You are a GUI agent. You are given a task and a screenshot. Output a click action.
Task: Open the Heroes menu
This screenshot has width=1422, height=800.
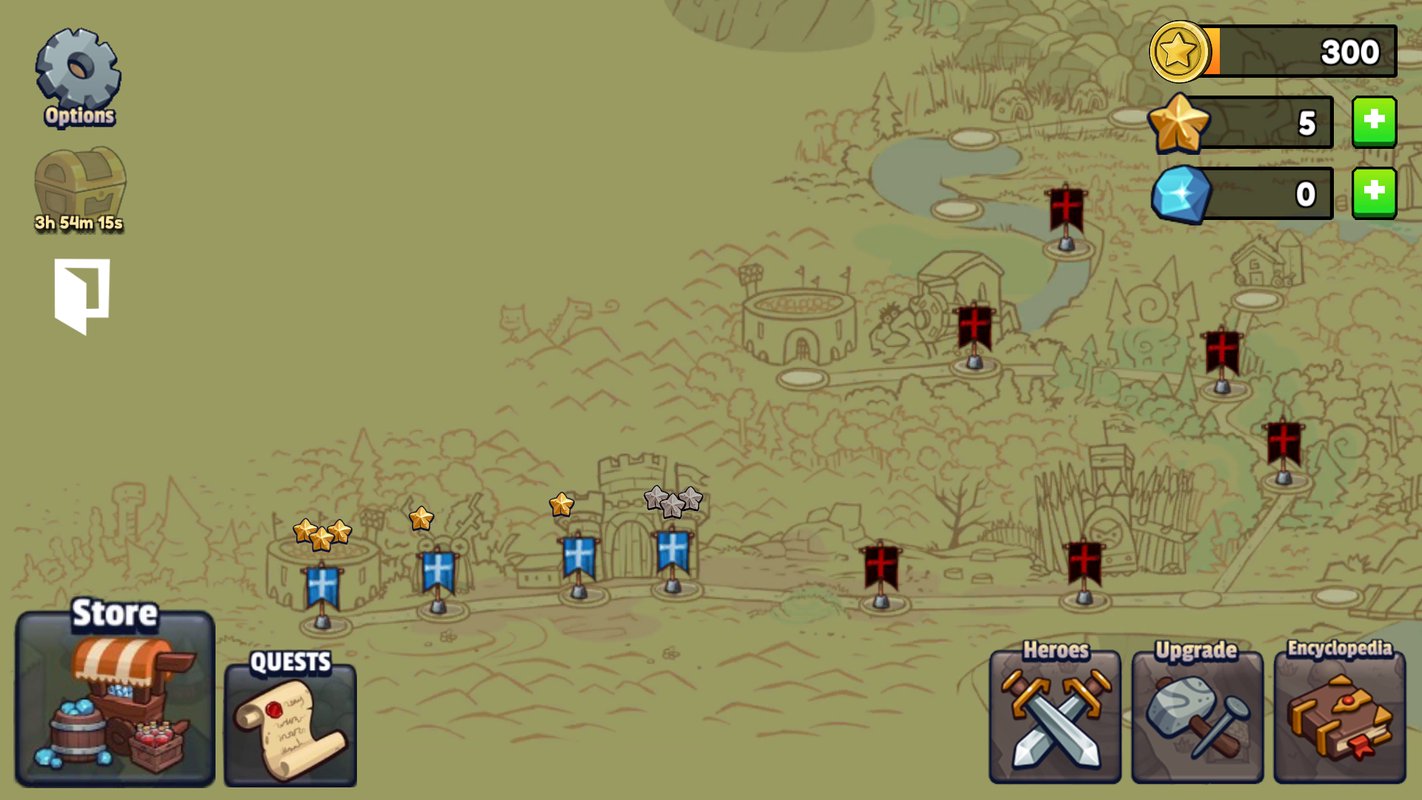click(x=1055, y=714)
